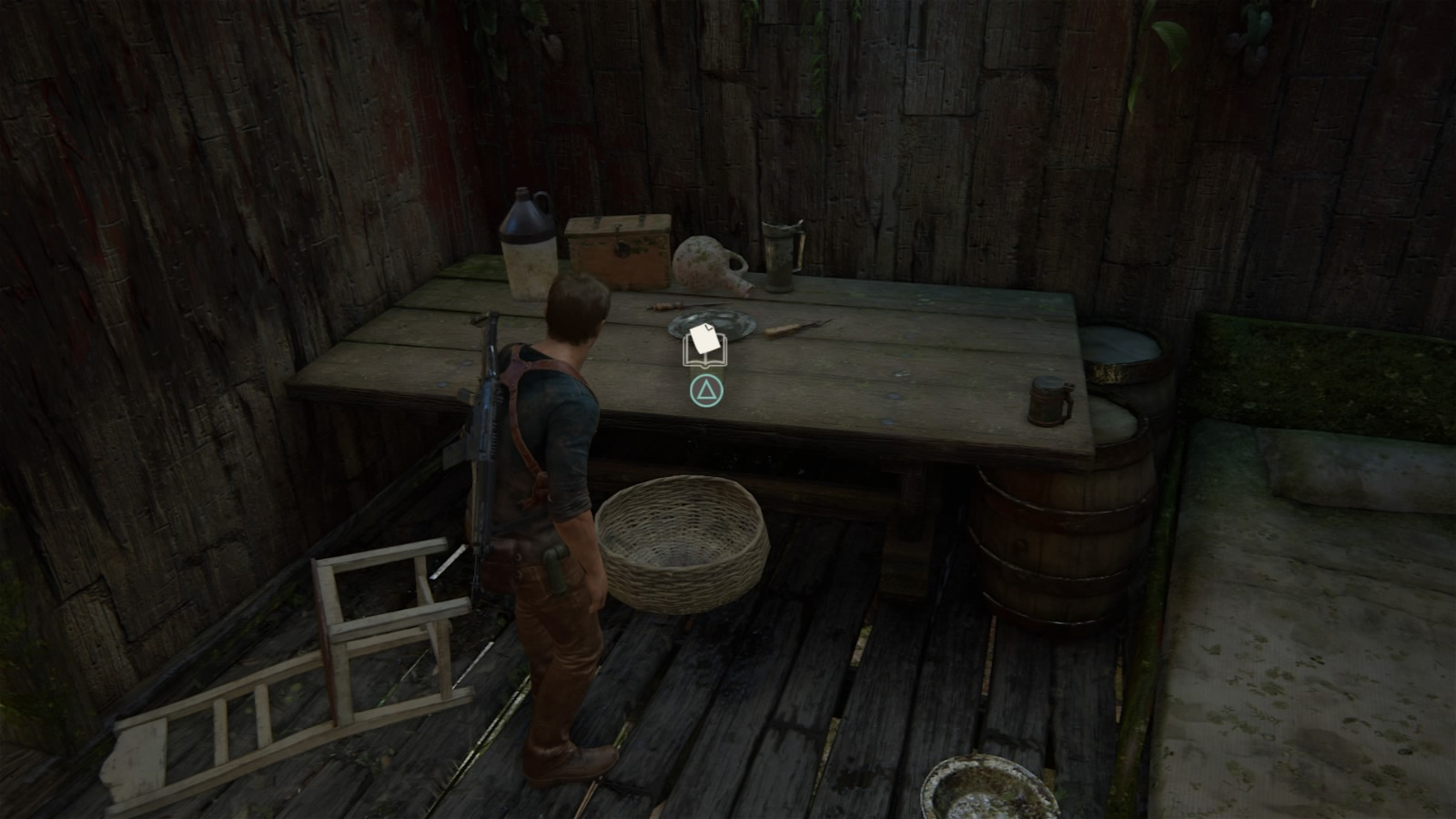Select the metal tankard on the table

click(778, 255)
